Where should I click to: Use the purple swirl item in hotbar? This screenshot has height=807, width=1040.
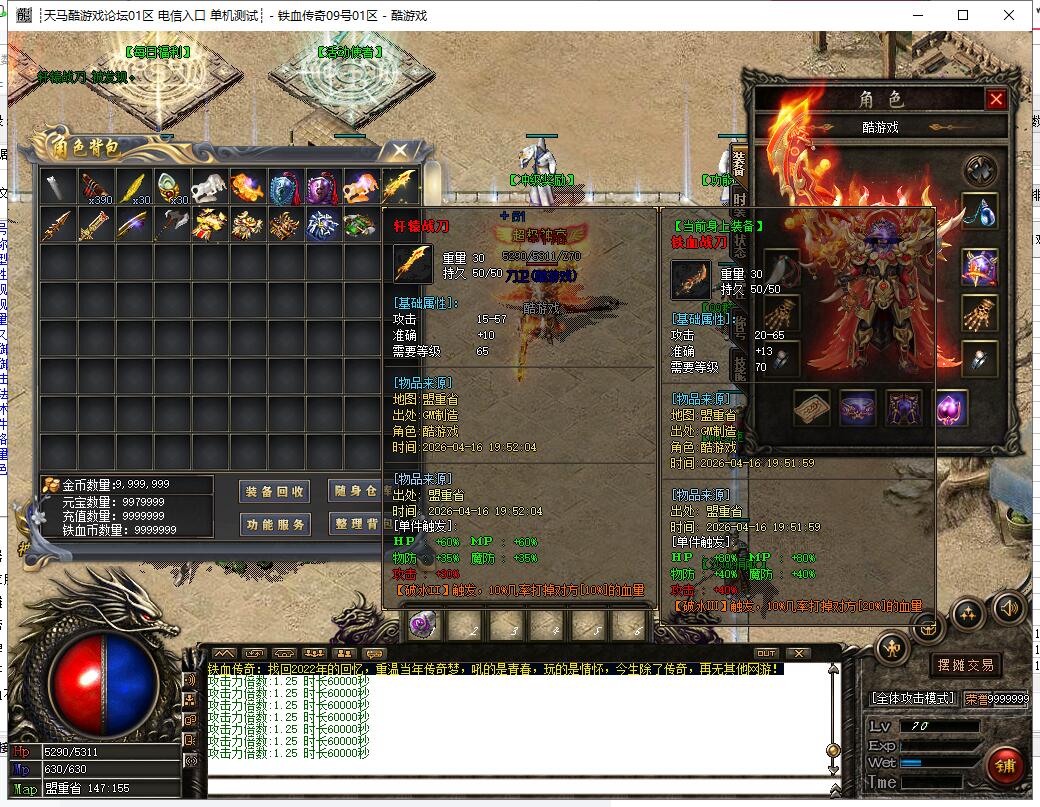coord(424,624)
